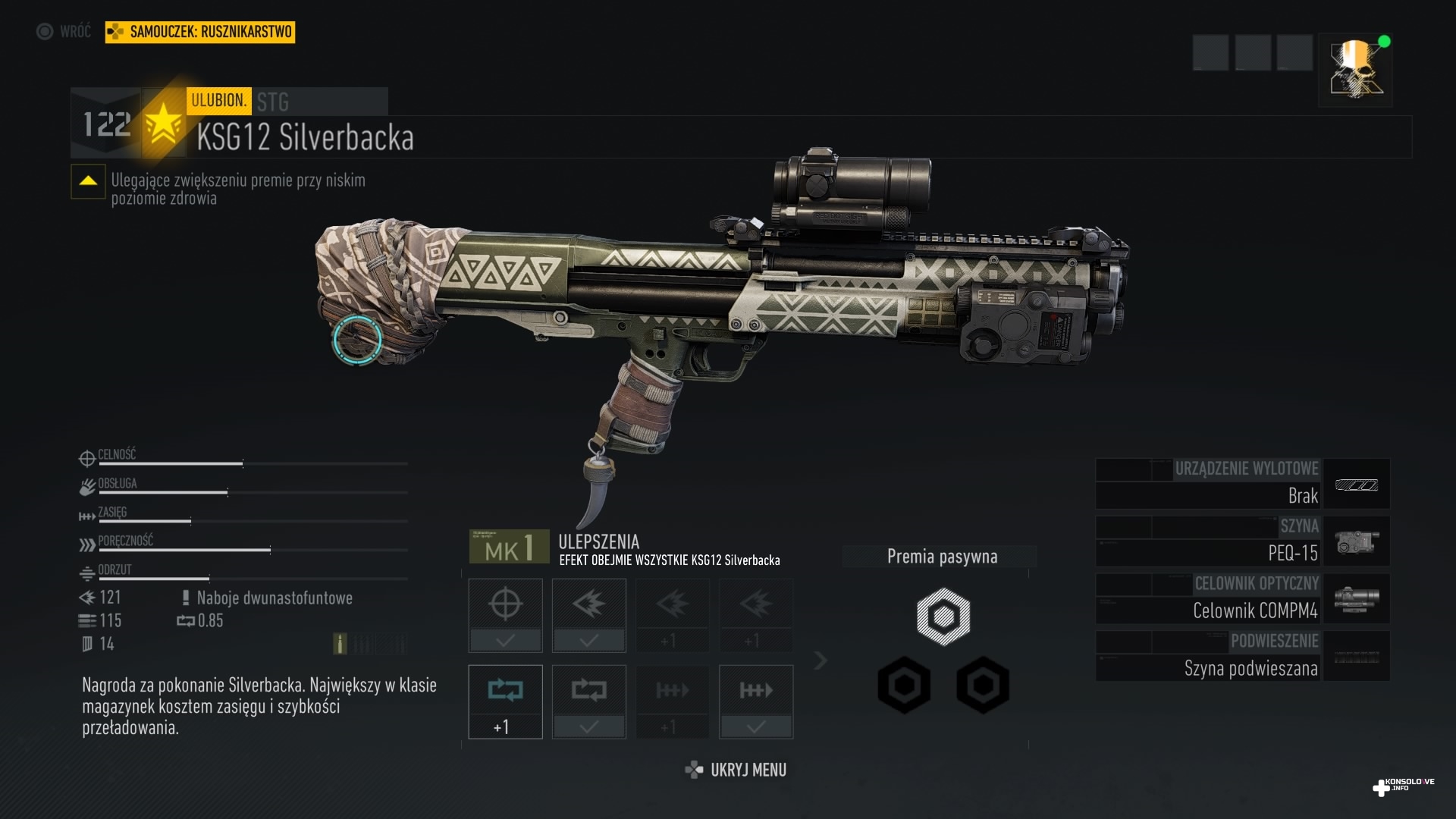Click the MK1 upgrade level badge
This screenshot has height=819, width=1456.
(x=509, y=547)
